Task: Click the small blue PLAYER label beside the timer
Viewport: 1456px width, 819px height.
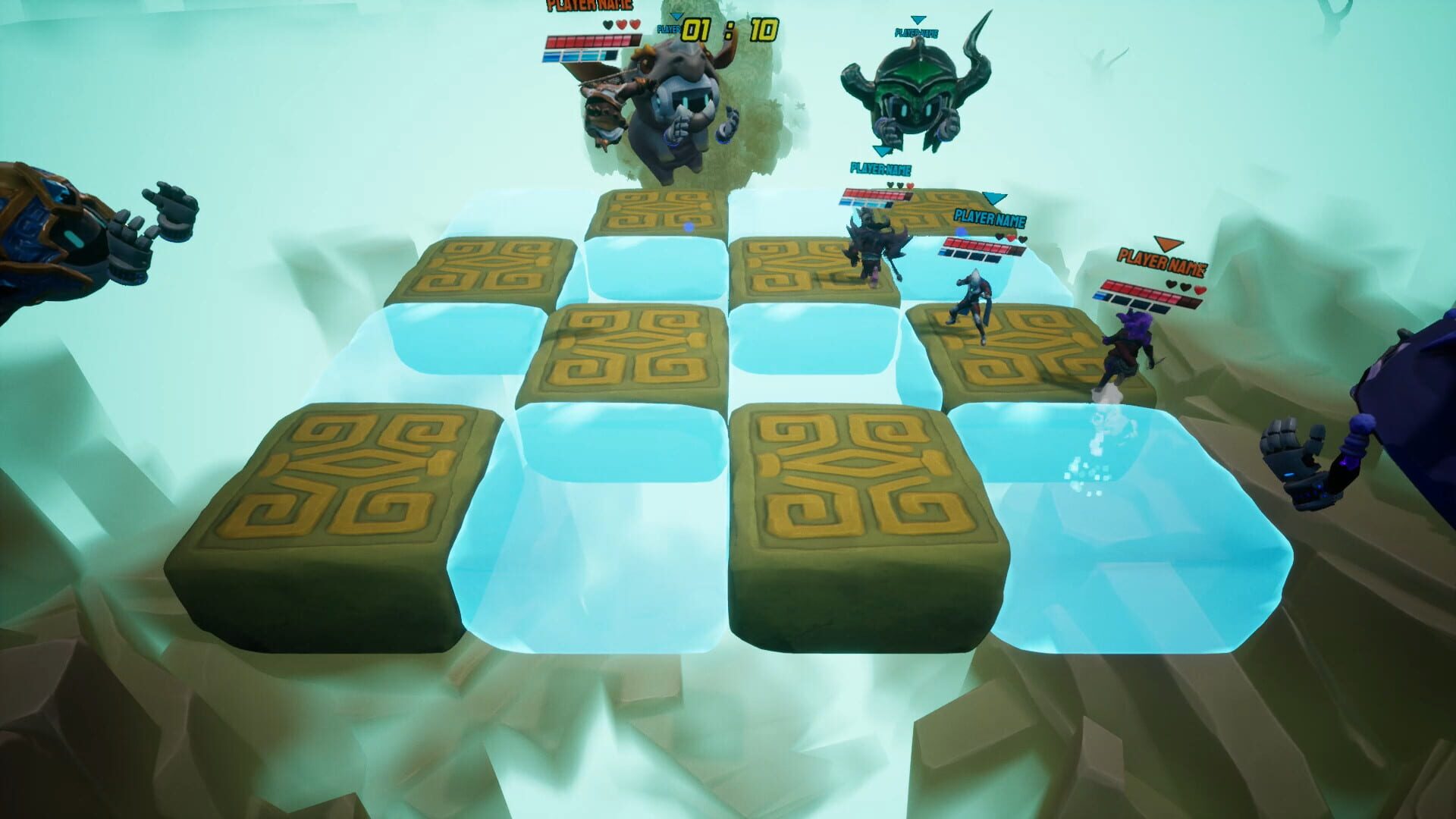Action: click(x=670, y=28)
